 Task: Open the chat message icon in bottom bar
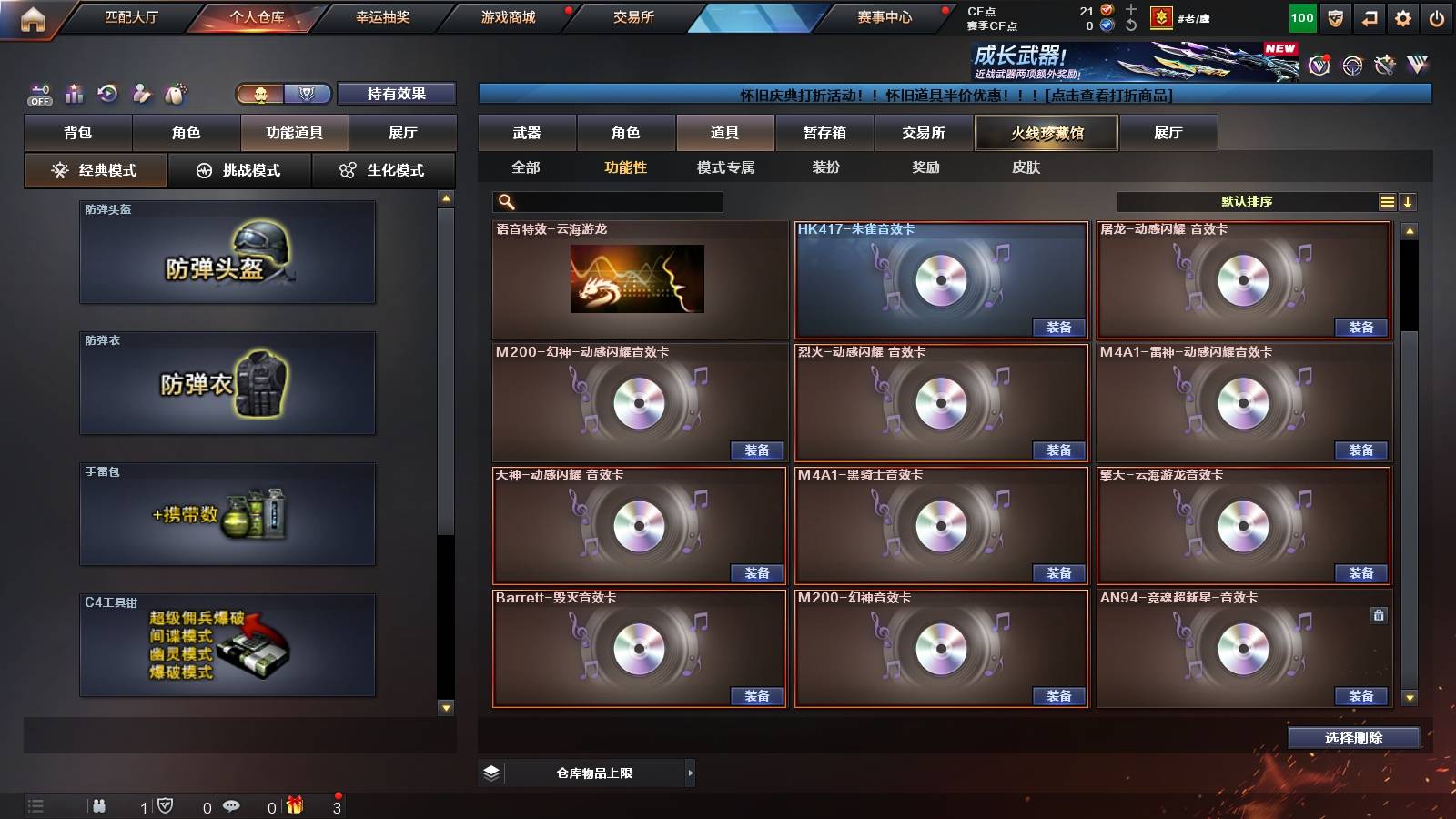(233, 804)
